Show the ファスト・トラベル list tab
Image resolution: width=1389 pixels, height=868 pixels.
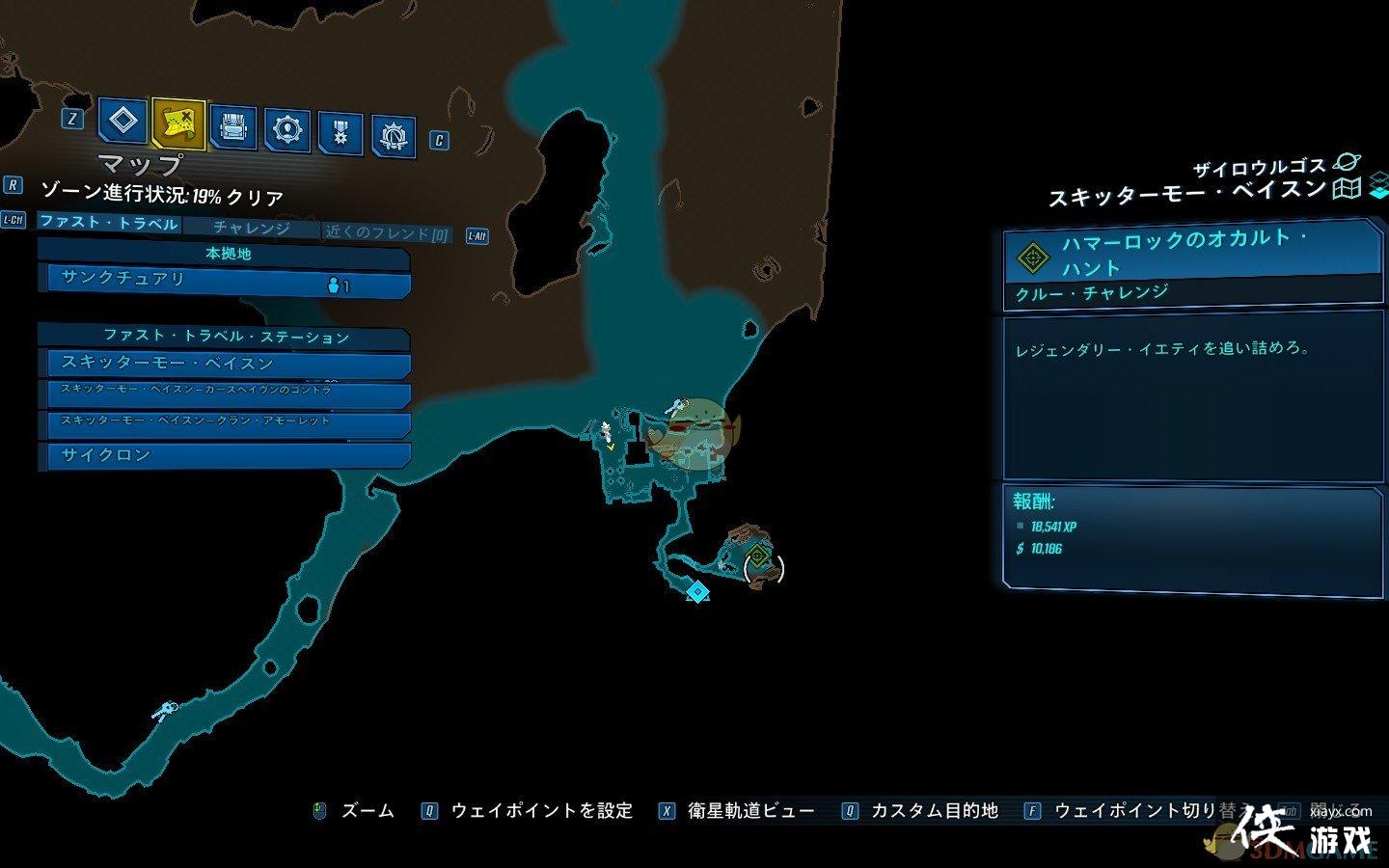108,223
